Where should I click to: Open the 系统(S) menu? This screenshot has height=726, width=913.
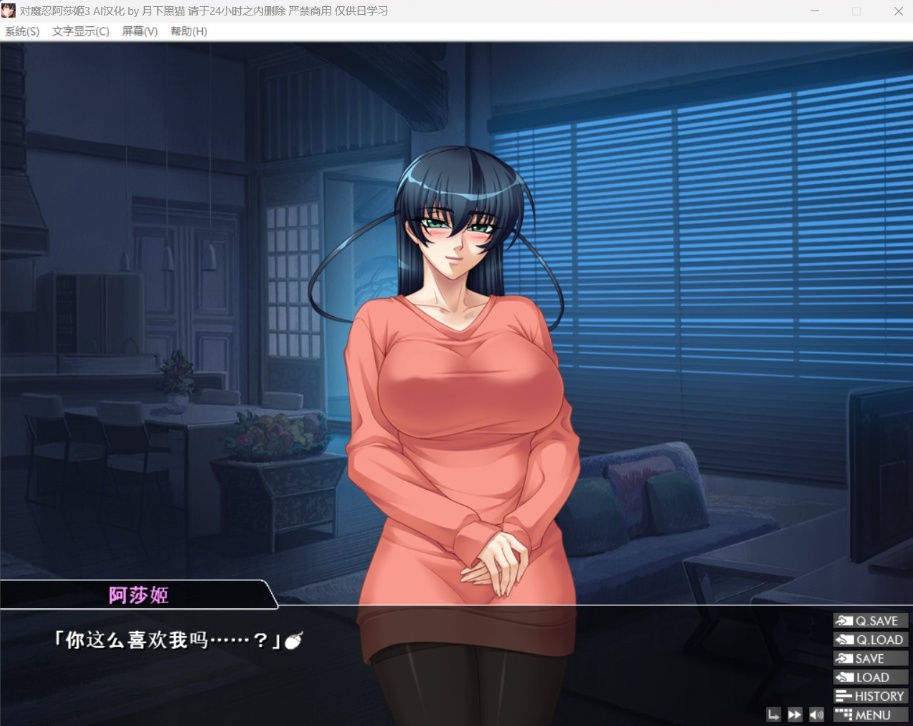click(x=22, y=31)
